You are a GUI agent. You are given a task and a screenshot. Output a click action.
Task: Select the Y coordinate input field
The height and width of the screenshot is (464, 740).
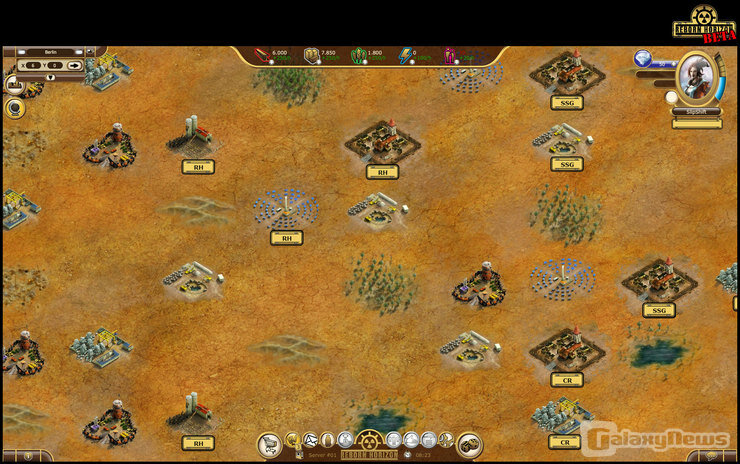[53, 65]
